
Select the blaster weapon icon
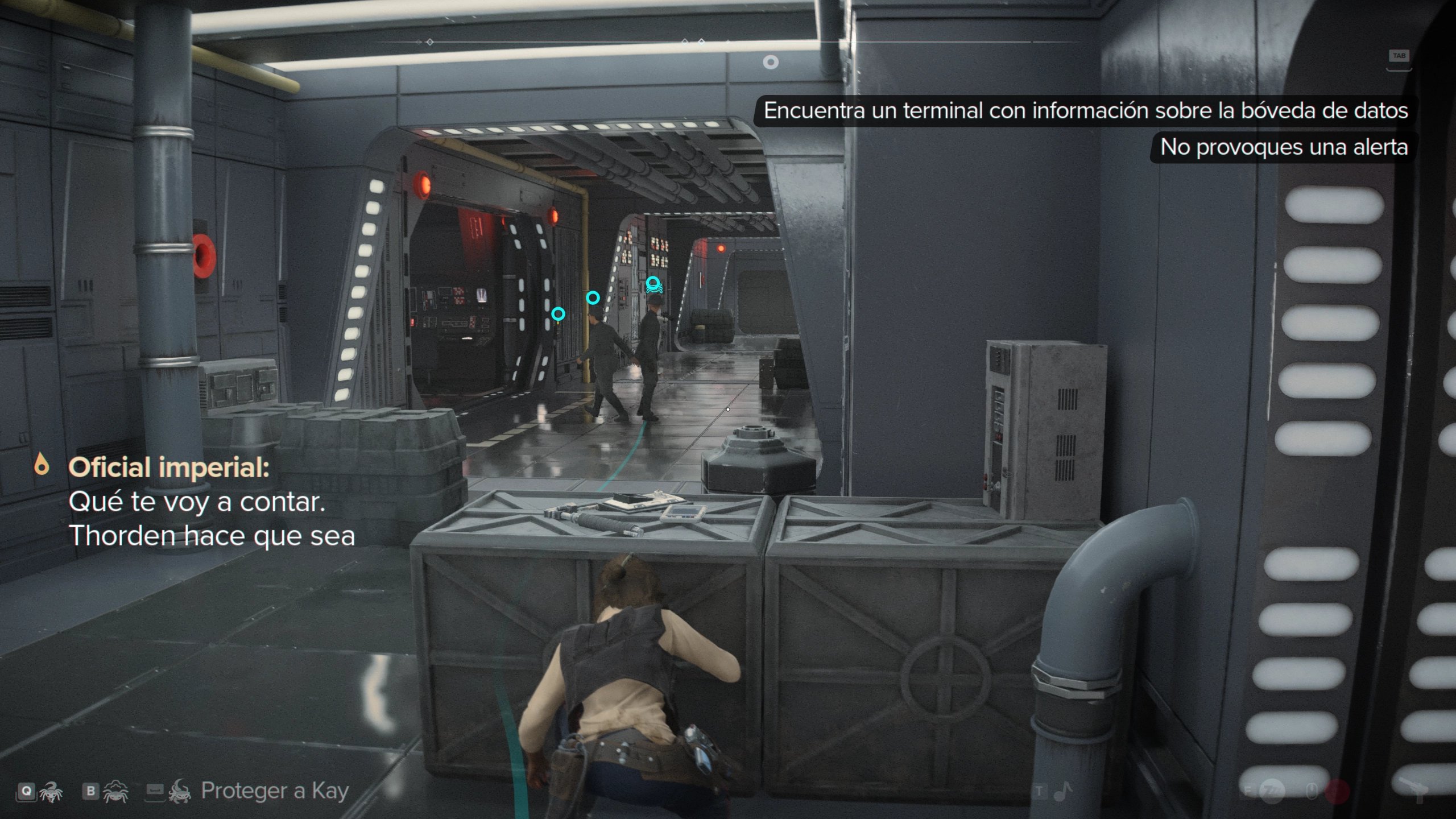click(1417, 791)
